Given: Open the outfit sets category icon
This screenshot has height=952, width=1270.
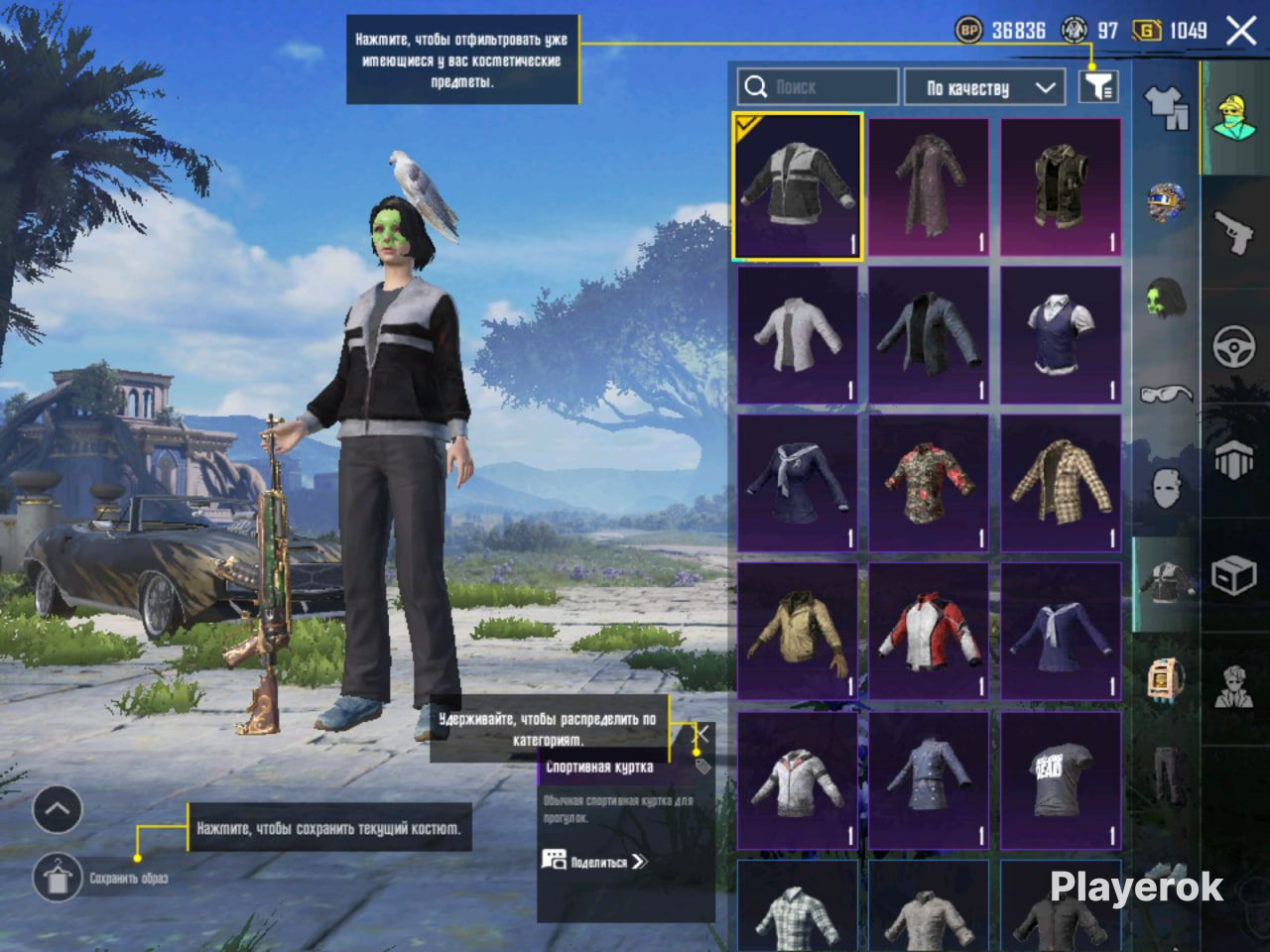Looking at the screenshot, I should click(1167, 106).
